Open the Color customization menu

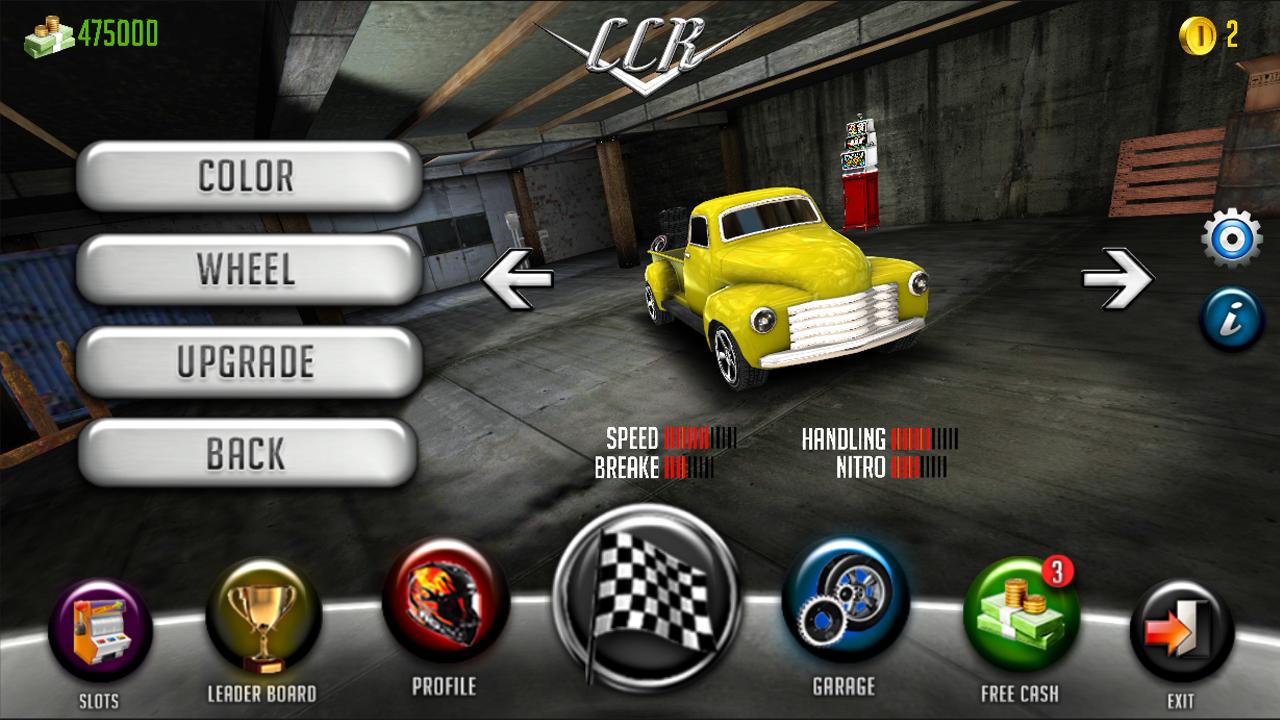click(247, 176)
